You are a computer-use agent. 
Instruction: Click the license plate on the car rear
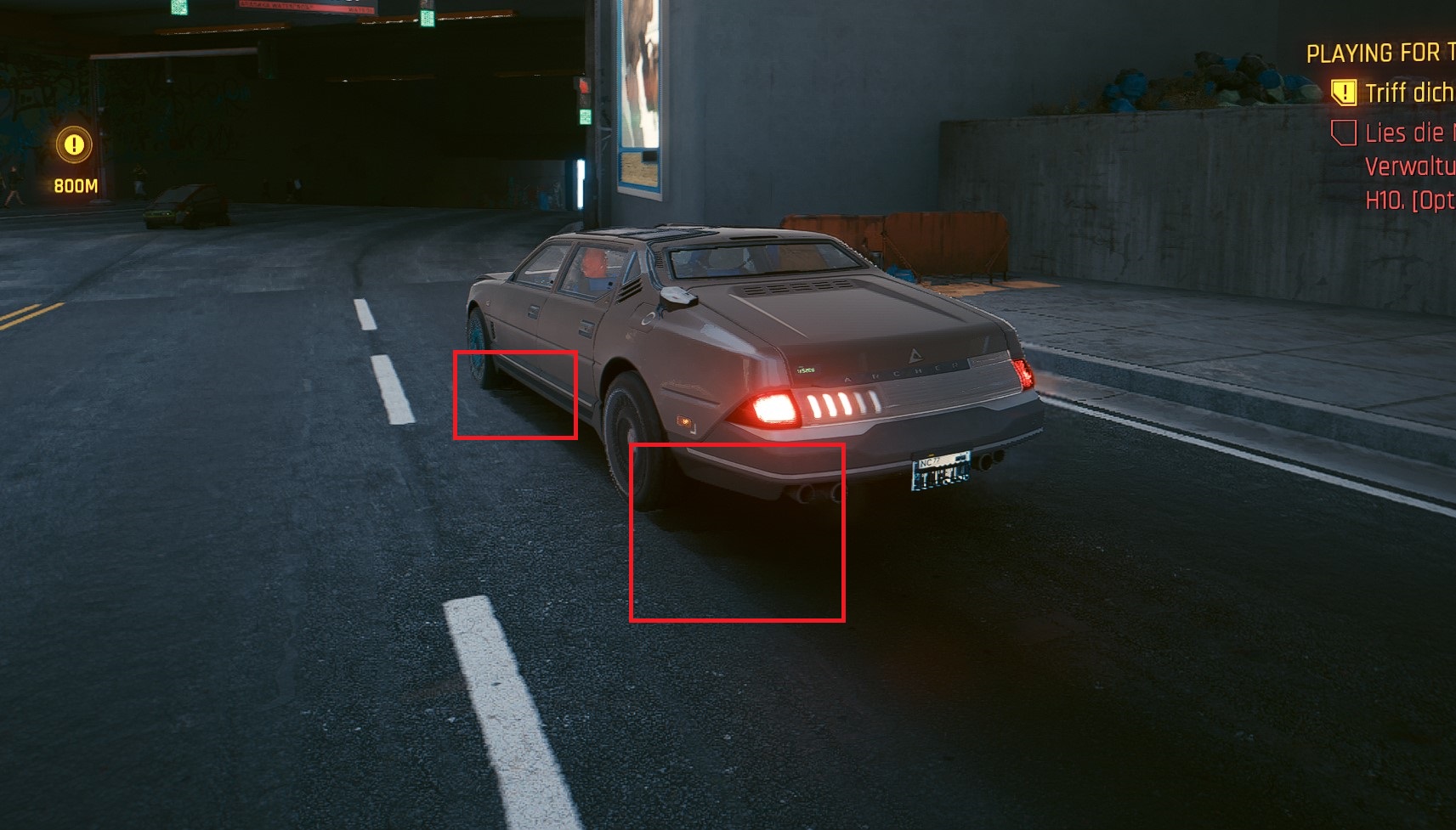(941, 472)
